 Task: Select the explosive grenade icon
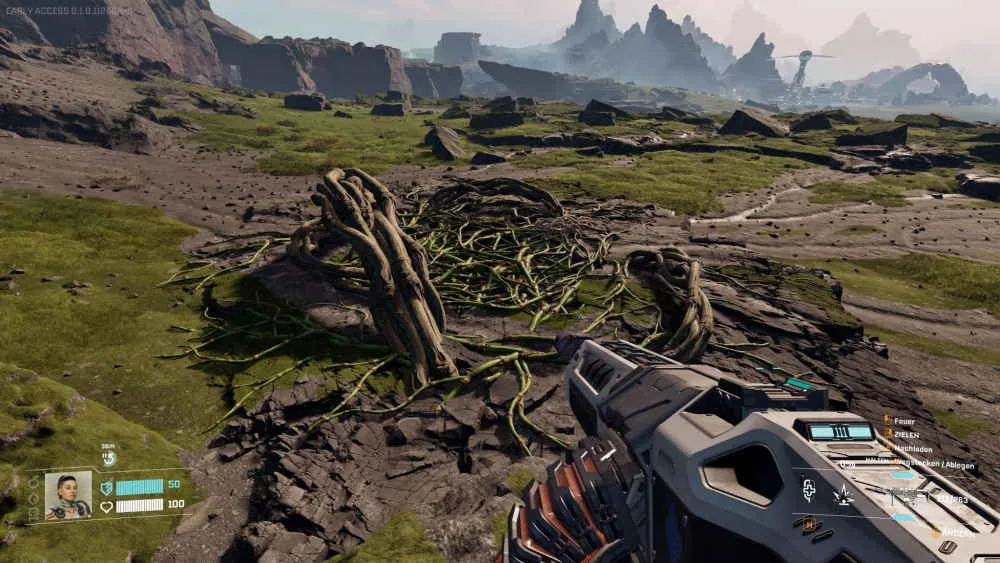pyautogui.click(x=843, y=493)
